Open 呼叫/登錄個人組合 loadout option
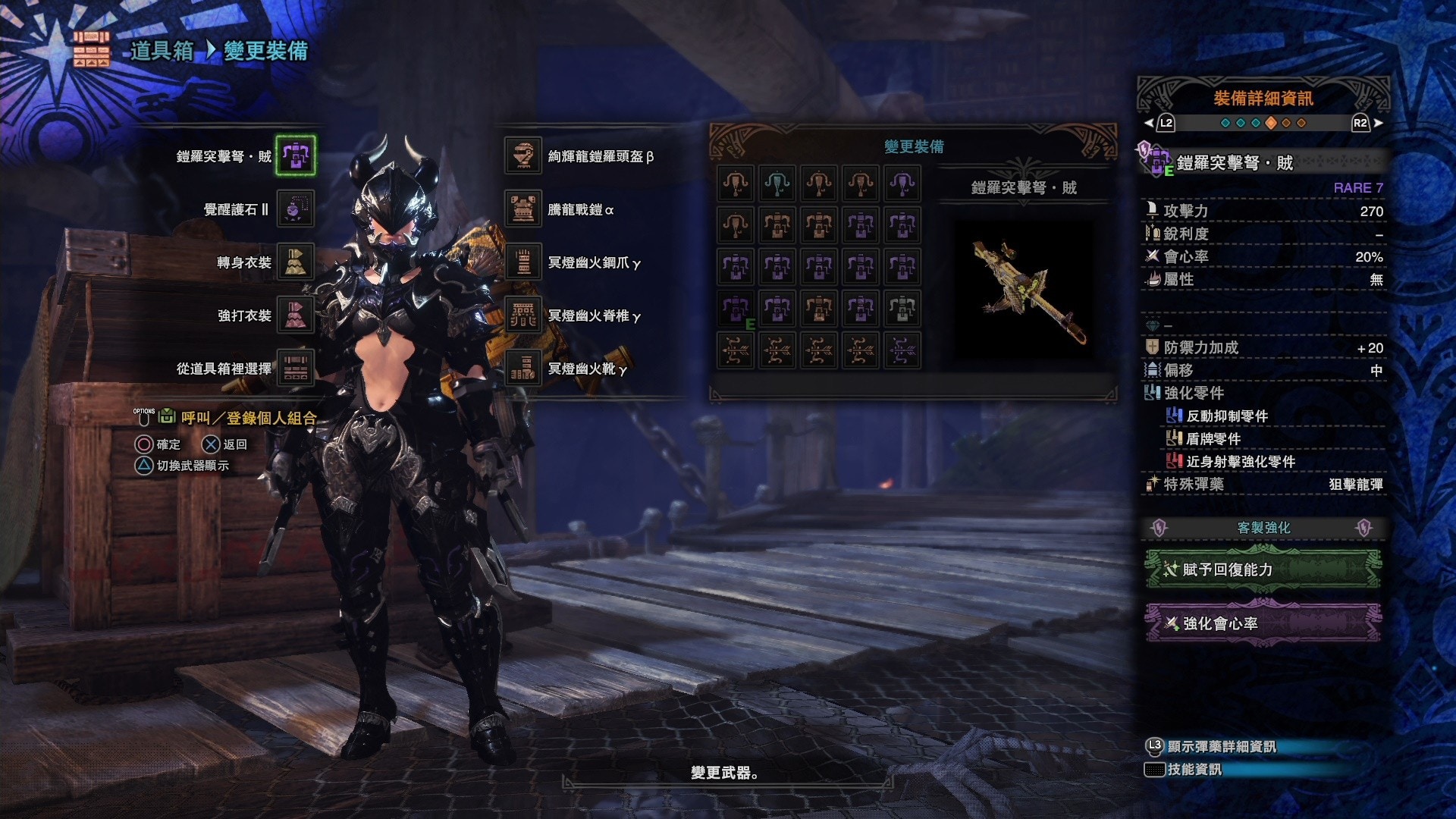 [247, 418]
